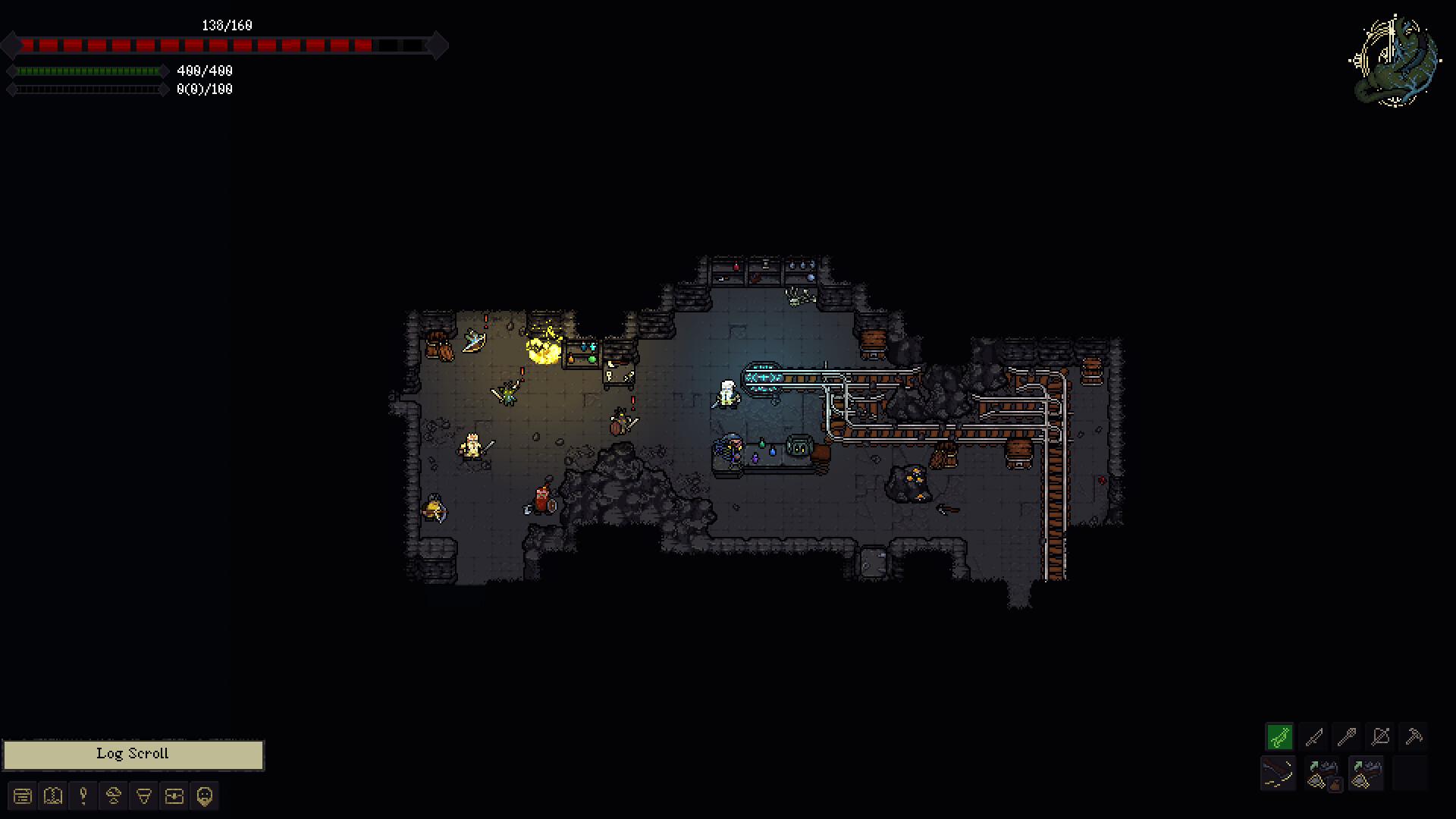The height and width of the screenshot is (819, 1456).
Task: Select the hammer tool slot
Action: (1414, 736)
